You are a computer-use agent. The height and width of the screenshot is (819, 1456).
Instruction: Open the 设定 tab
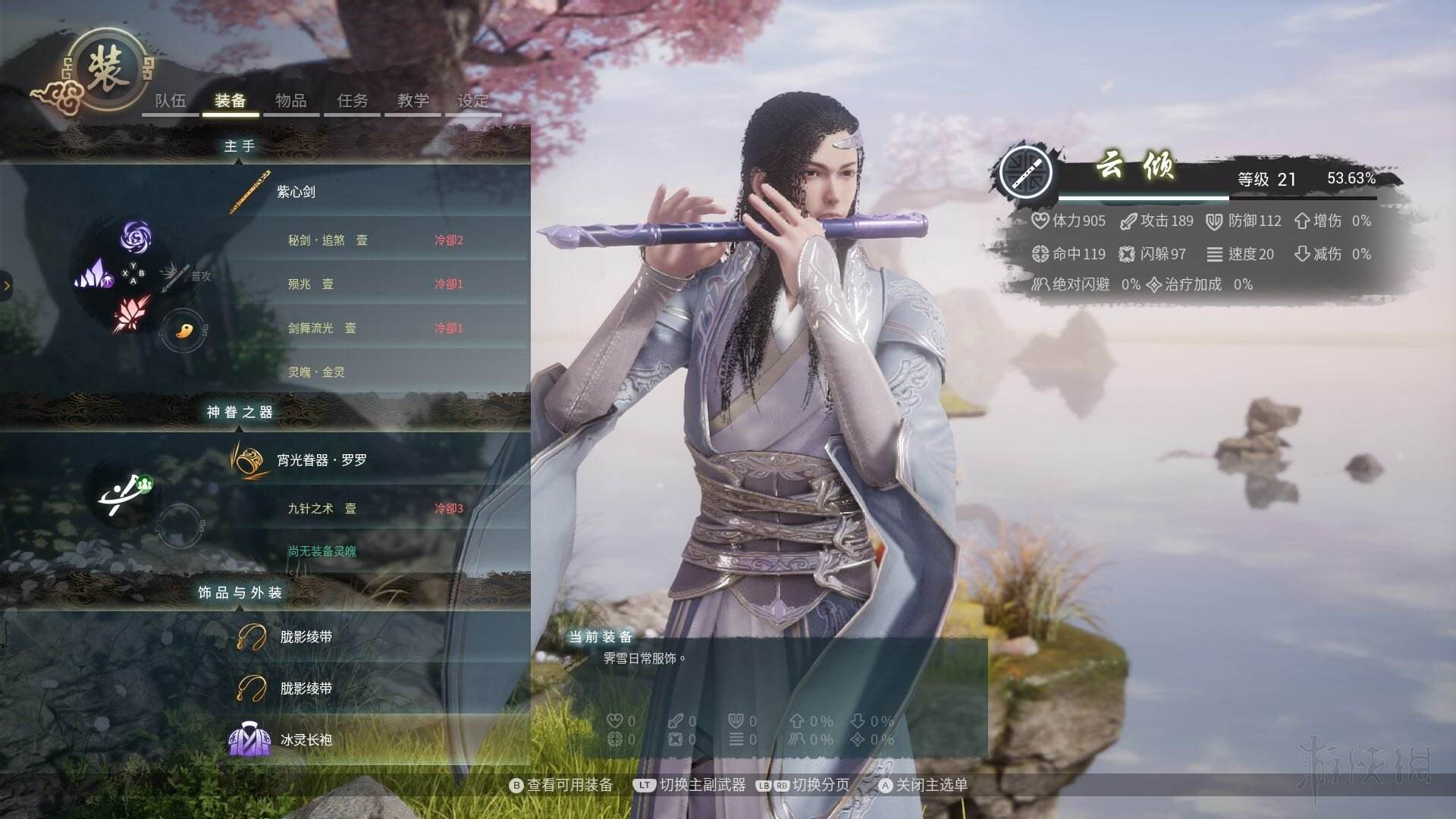click(x=473, y=101)
